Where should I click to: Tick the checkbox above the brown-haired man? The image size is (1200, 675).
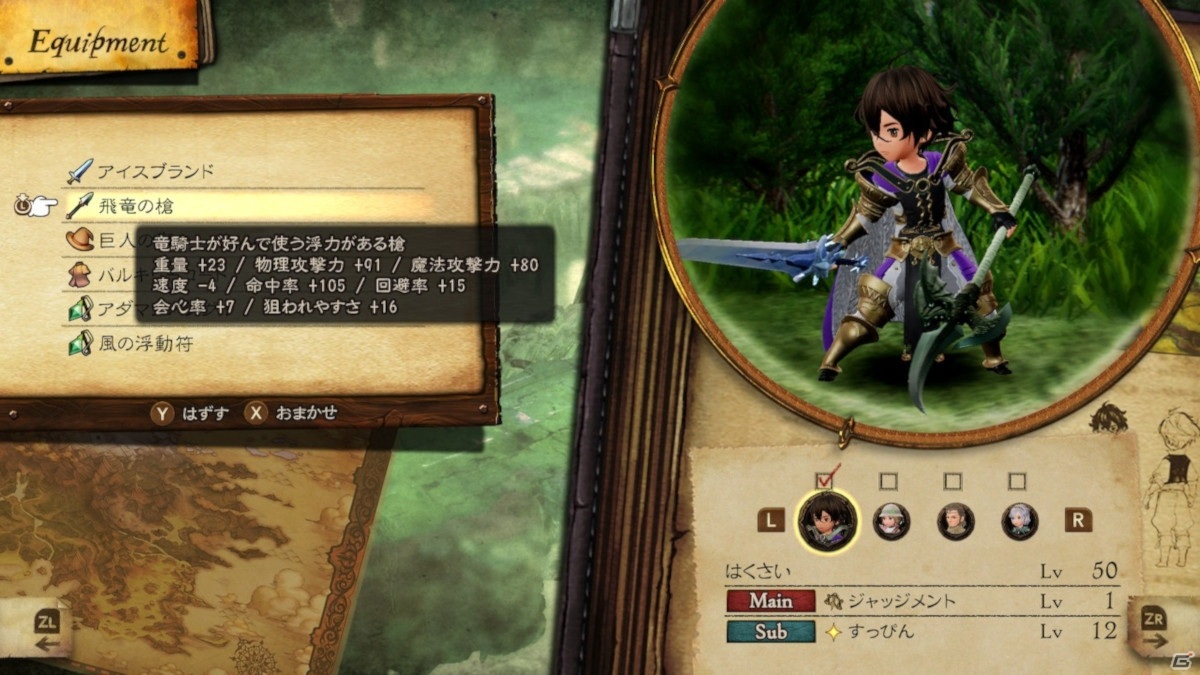pyautogui.click(x=953, y=481)
